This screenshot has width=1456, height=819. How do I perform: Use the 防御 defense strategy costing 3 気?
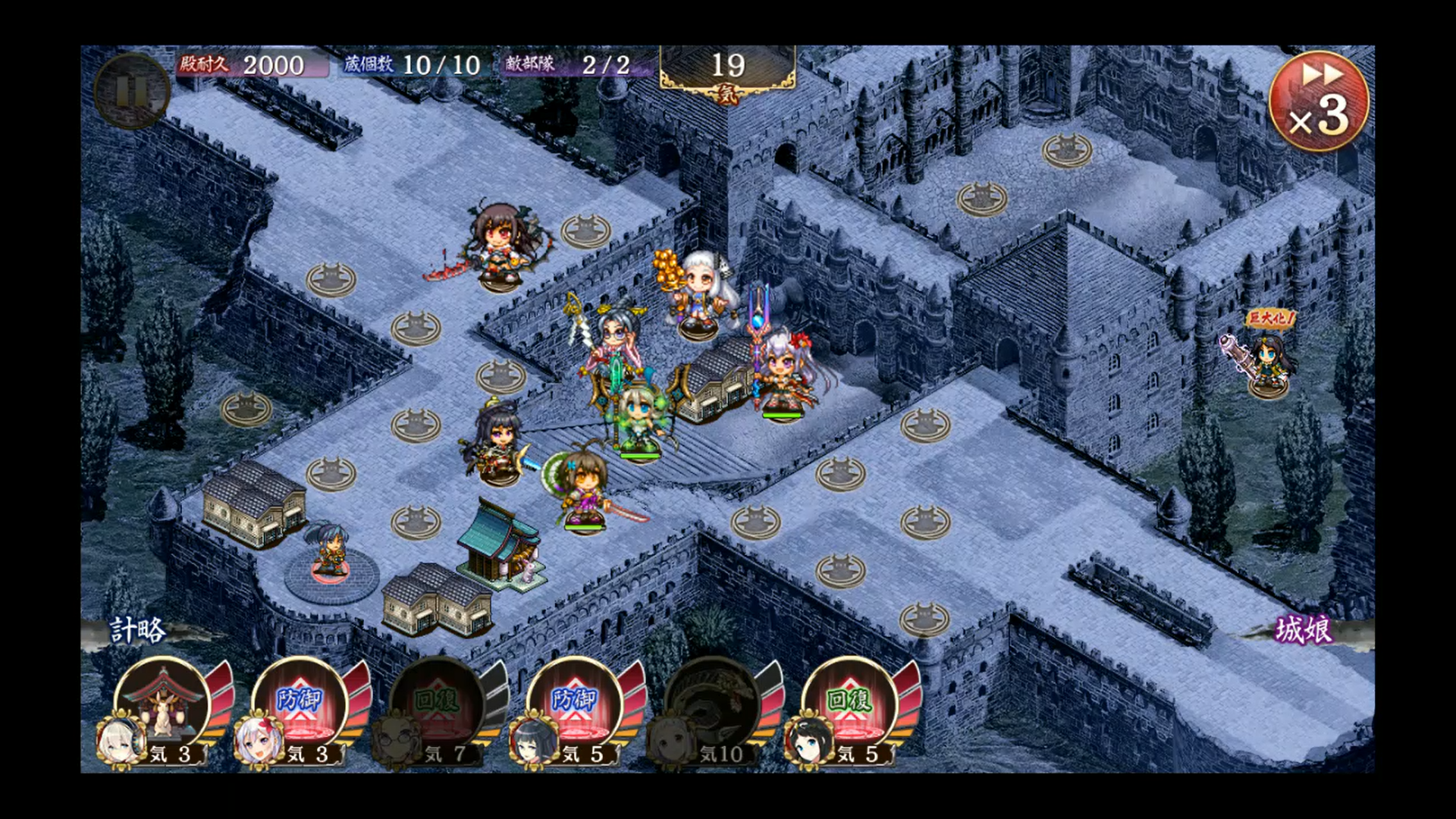pyautogui.click(x=300, y=705)
